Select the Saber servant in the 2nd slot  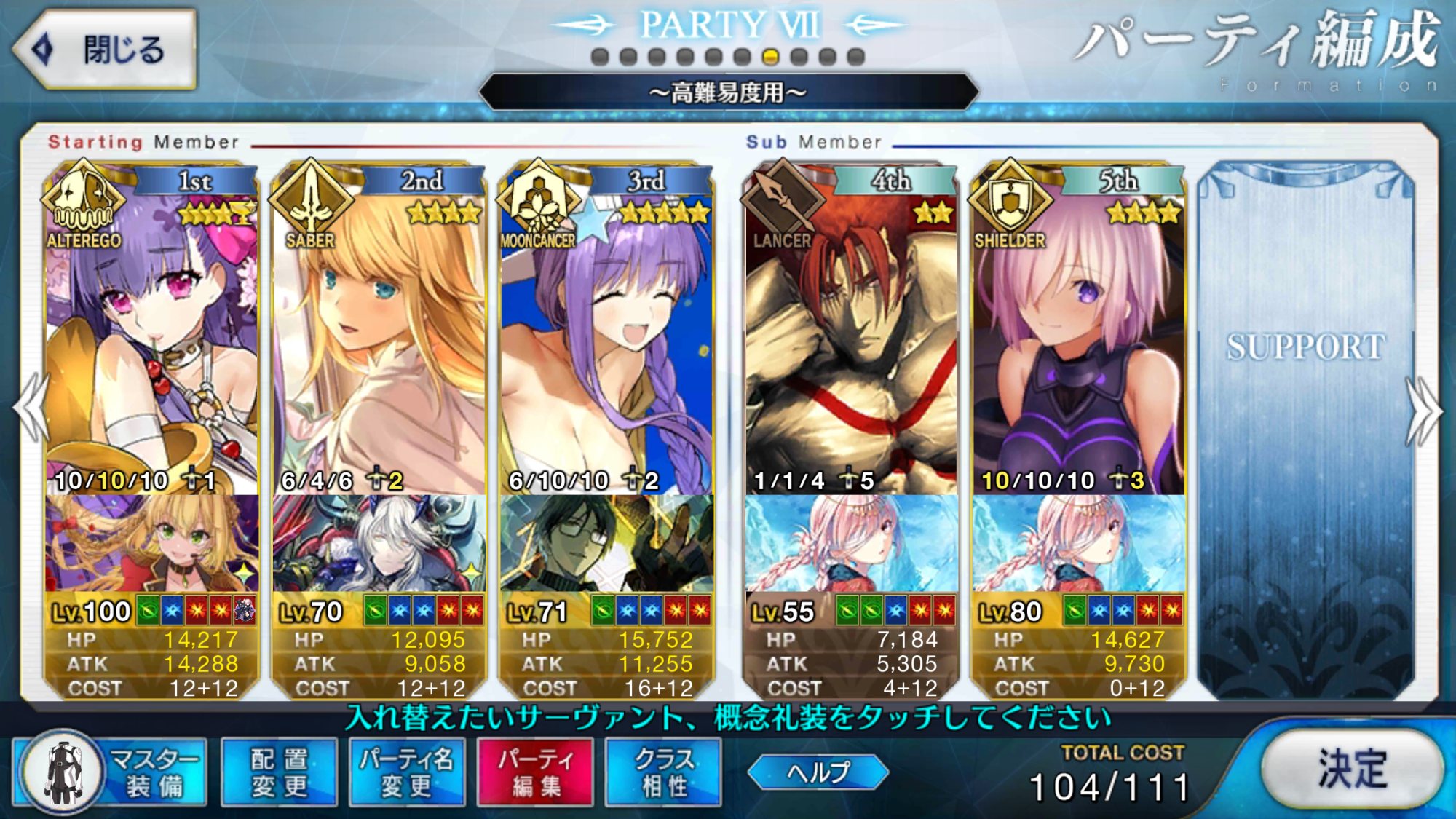click(379, 328)
